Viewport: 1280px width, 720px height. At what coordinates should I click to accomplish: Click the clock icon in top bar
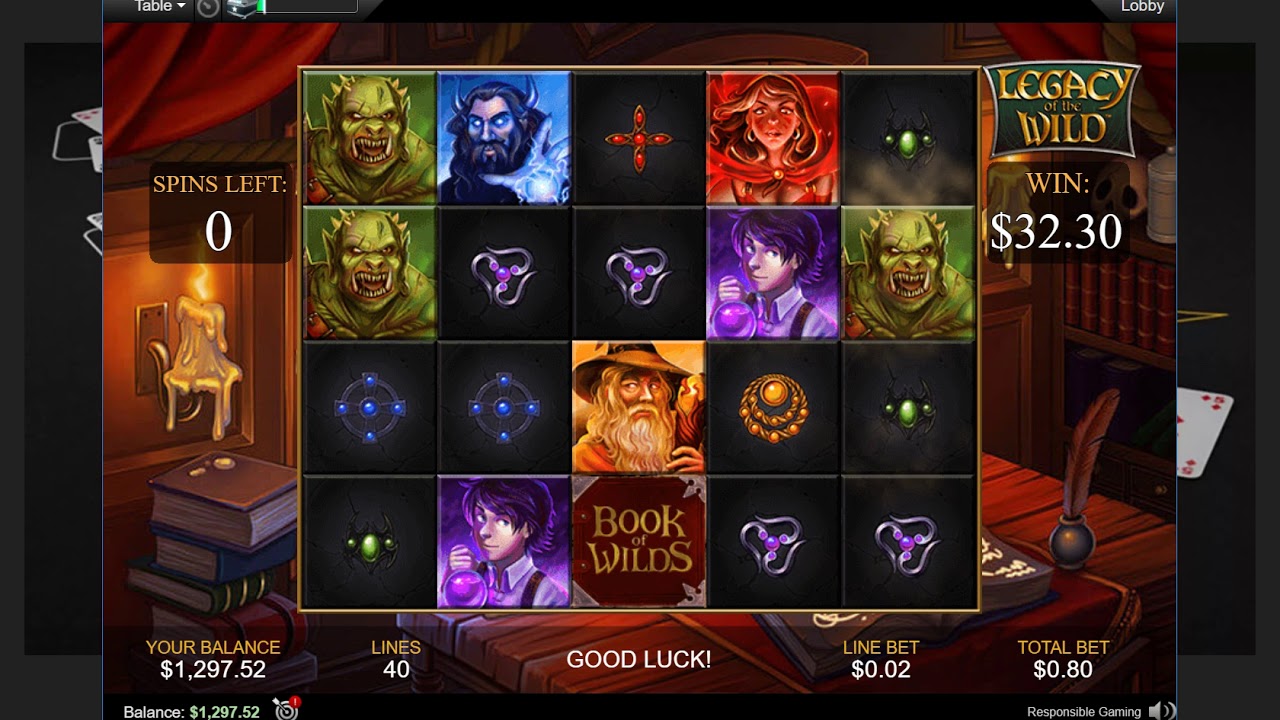(207, 8)
